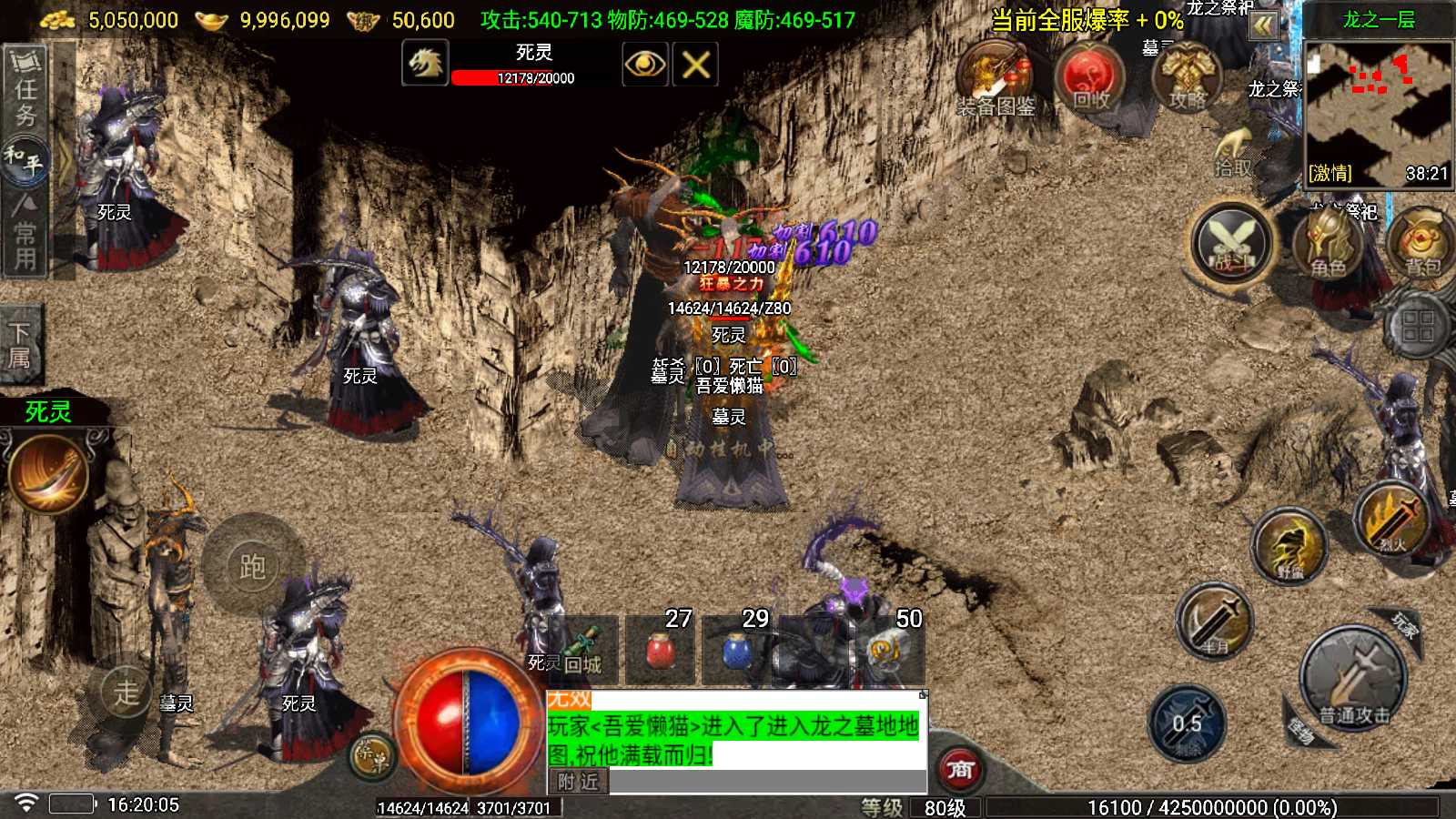Open the 回收 recycle menu
This screenshot has width=1456, height=819.
coord(1089,77)
